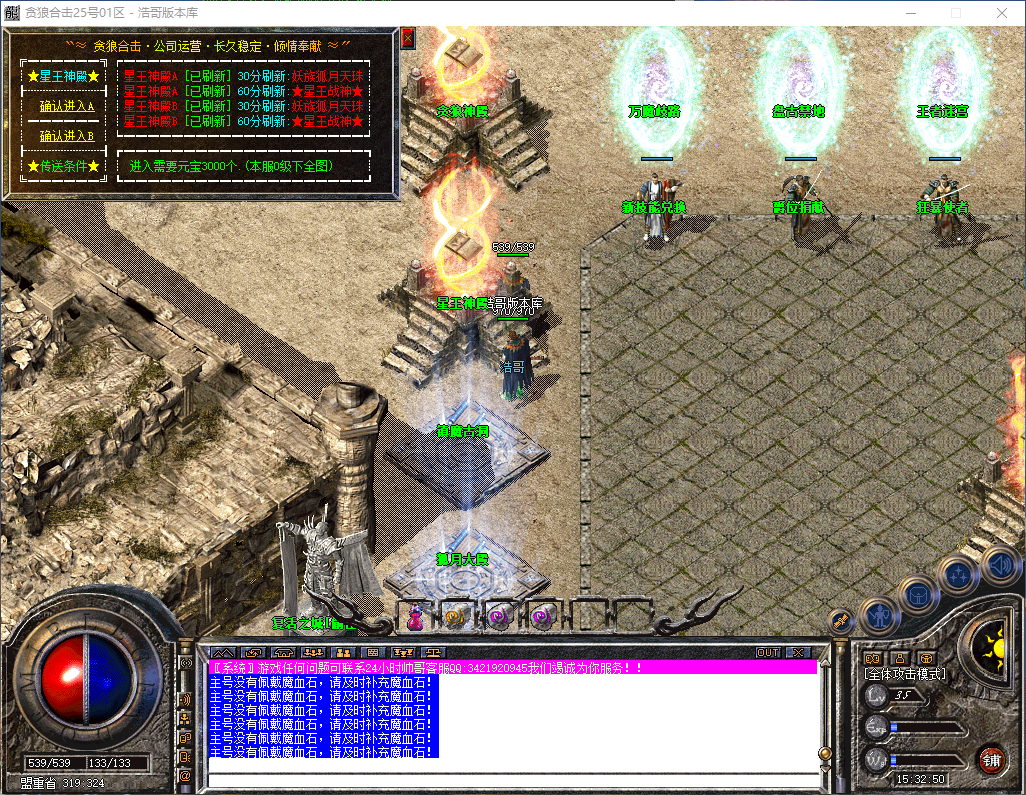Close the game window from the title bar
Screen dimensions: 1026x795
click(1002, 13)
